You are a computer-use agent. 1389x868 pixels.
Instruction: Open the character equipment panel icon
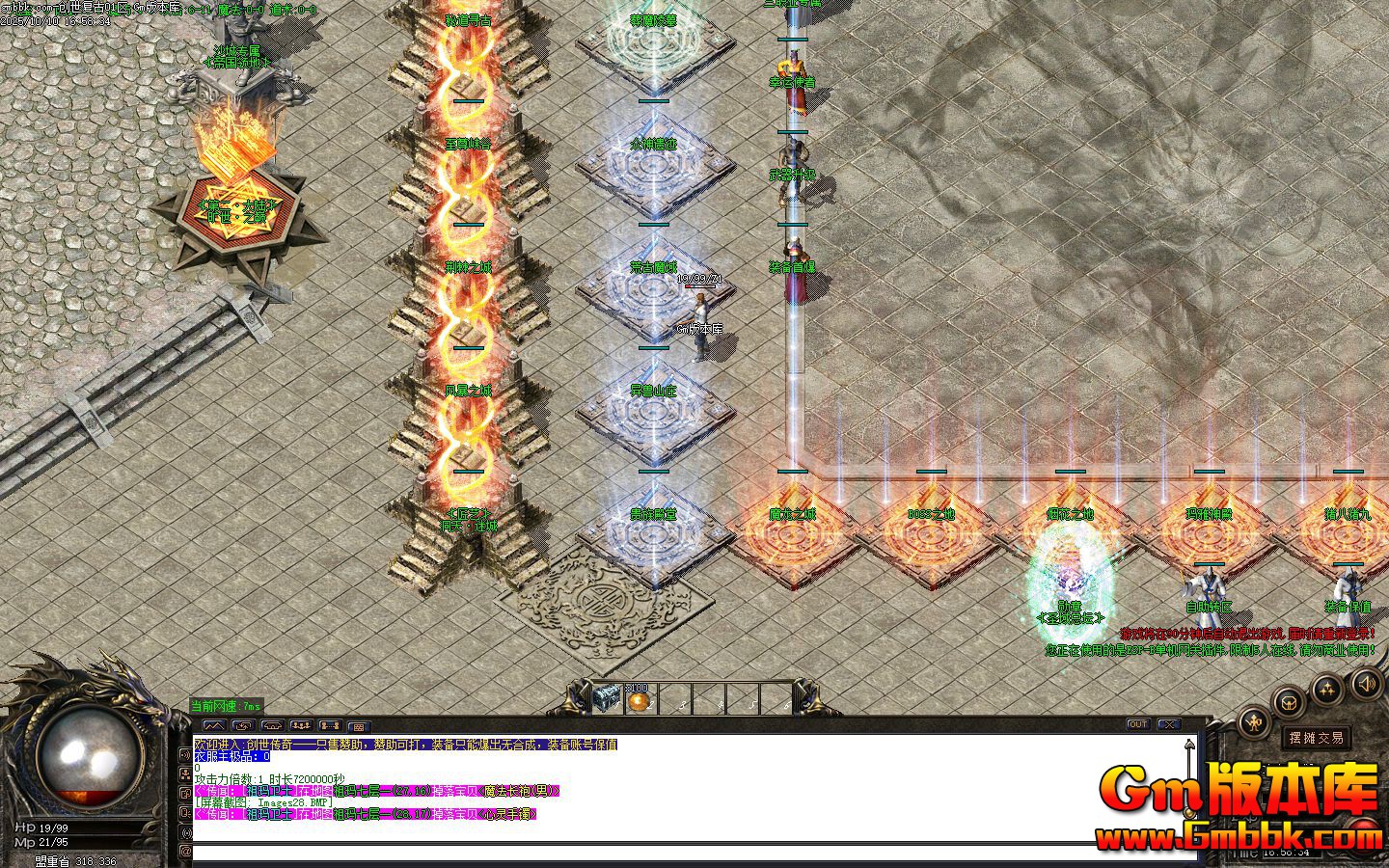pos(1254,721)
